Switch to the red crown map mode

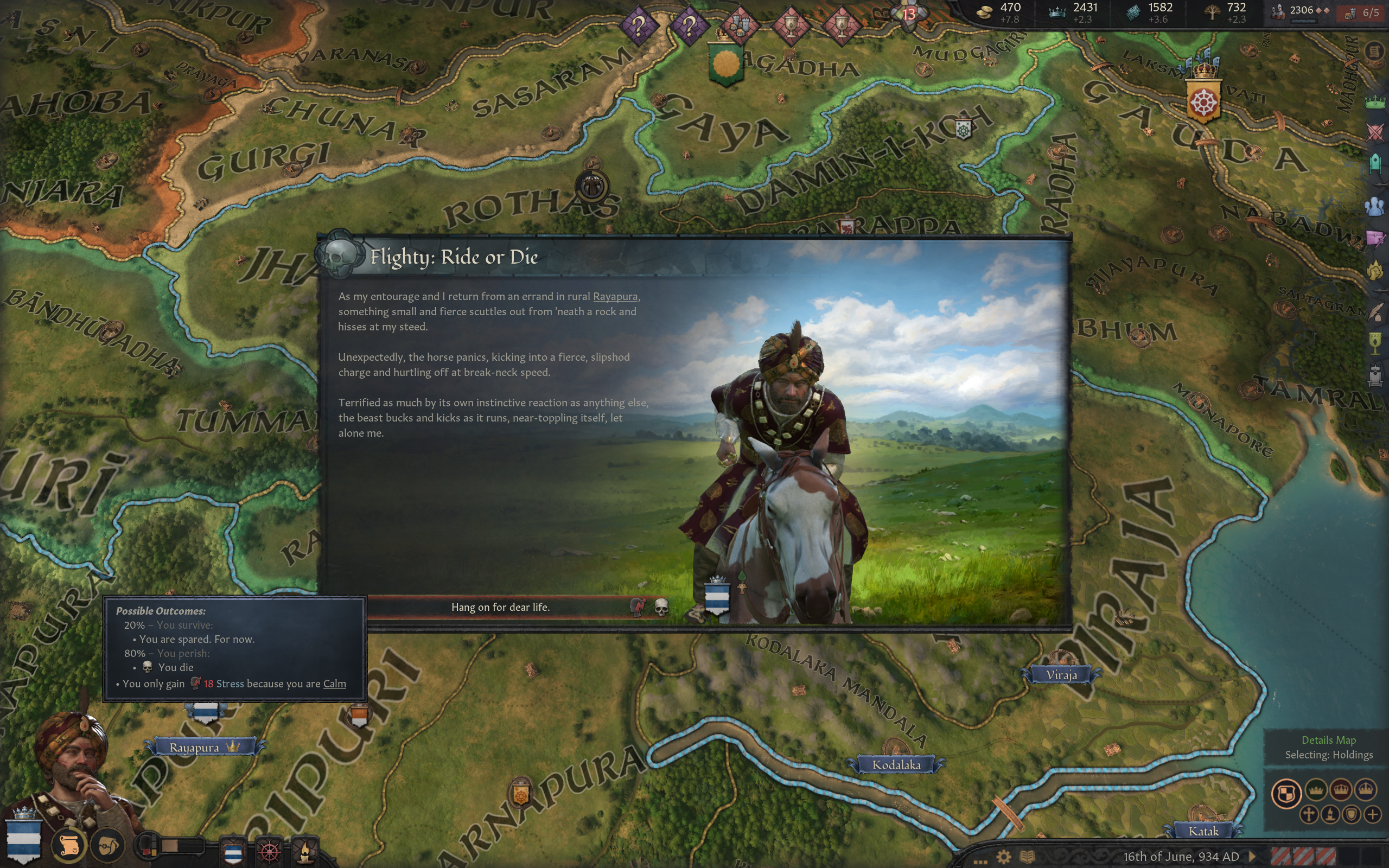1341,790
